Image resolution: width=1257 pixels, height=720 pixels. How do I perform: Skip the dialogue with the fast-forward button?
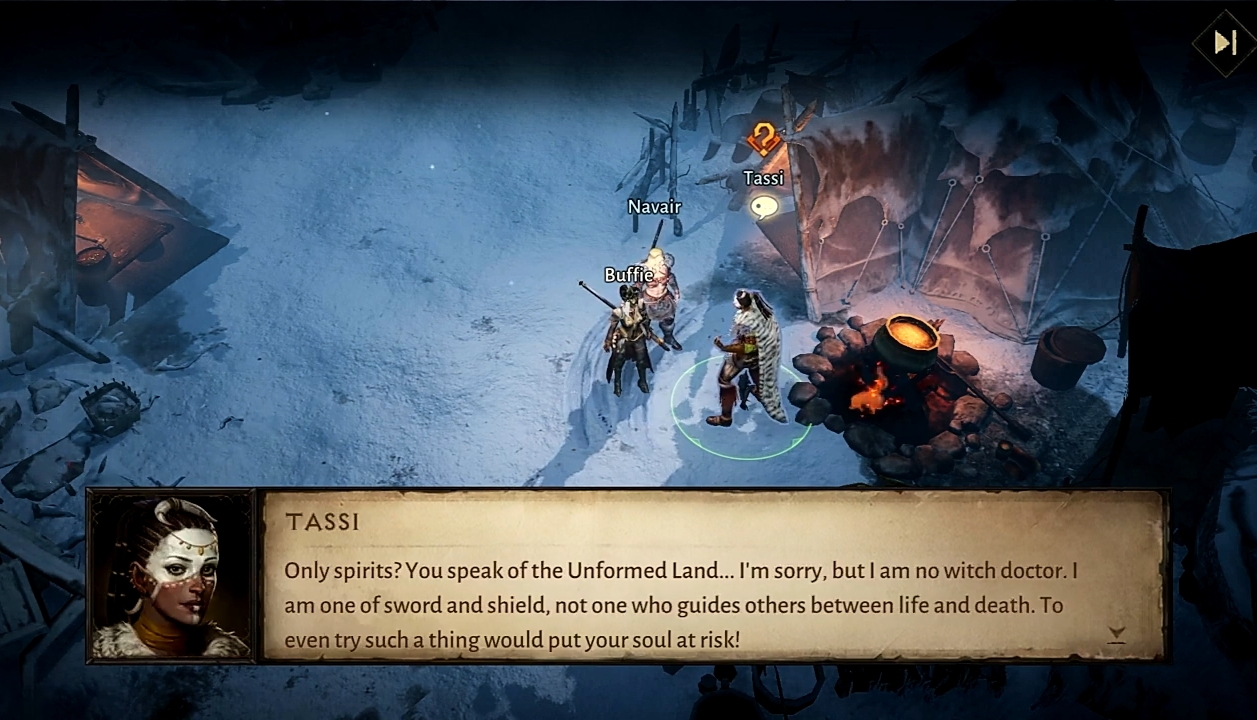(1225, 42)
